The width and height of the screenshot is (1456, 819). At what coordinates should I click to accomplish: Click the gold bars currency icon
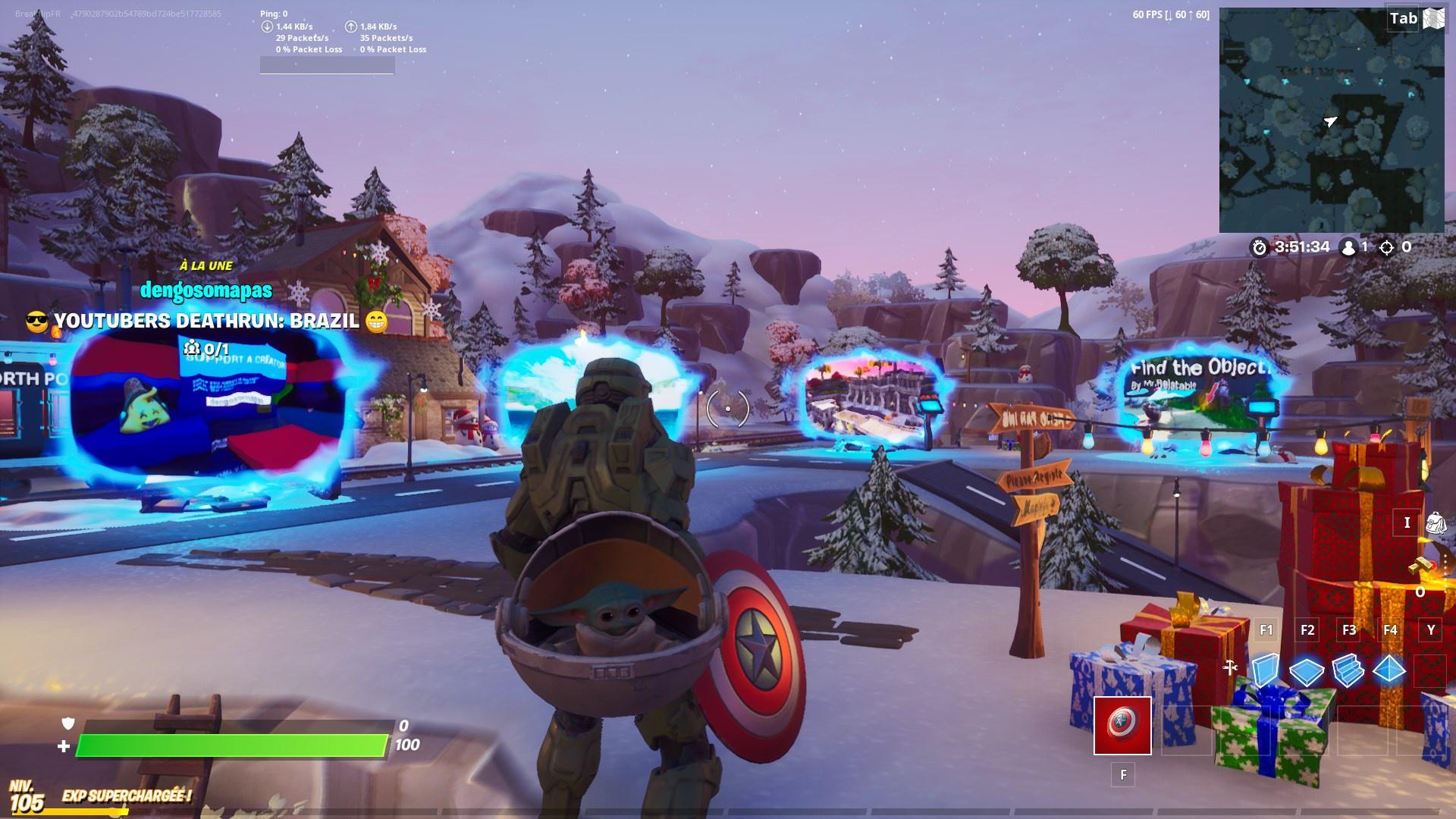click(x=1422, y=563)
